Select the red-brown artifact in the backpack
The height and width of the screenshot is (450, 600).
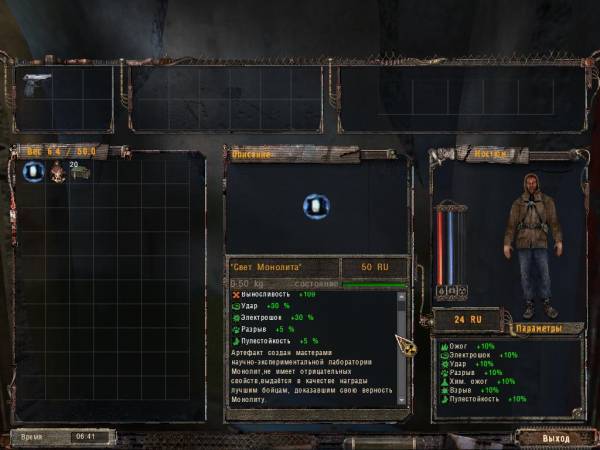click(57, 172)
